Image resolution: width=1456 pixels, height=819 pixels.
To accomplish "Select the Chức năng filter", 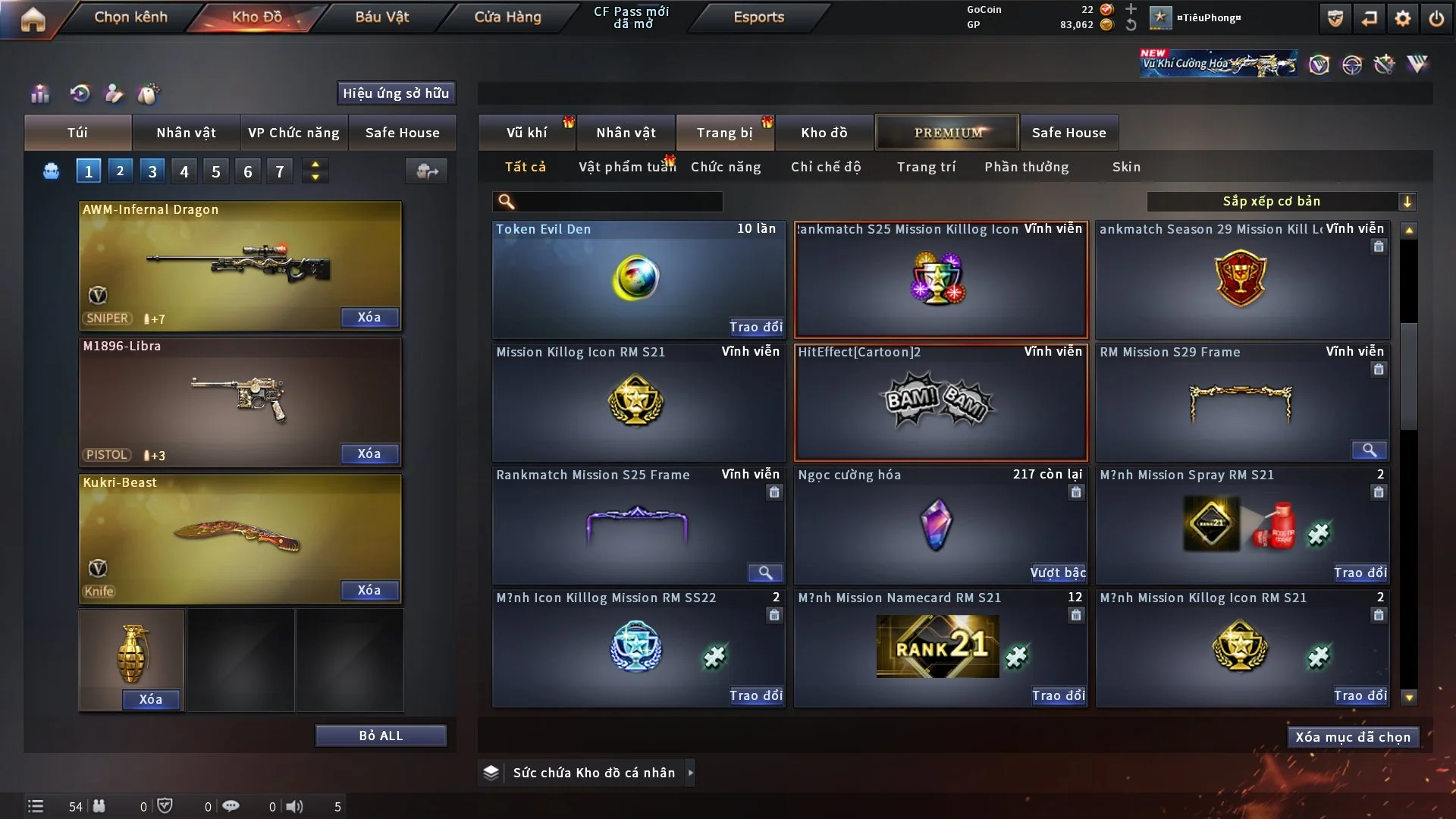I will pos(726,167).
